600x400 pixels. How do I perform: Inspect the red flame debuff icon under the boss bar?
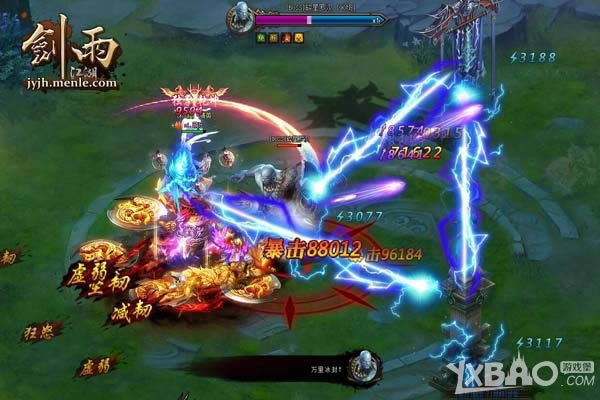click(284, 37)
